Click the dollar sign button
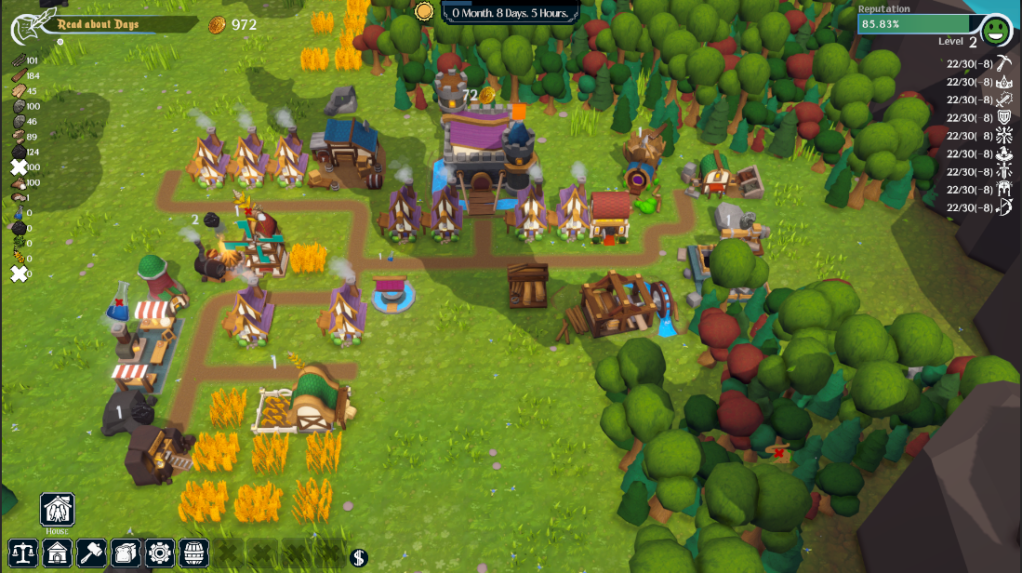 (359, 557)
